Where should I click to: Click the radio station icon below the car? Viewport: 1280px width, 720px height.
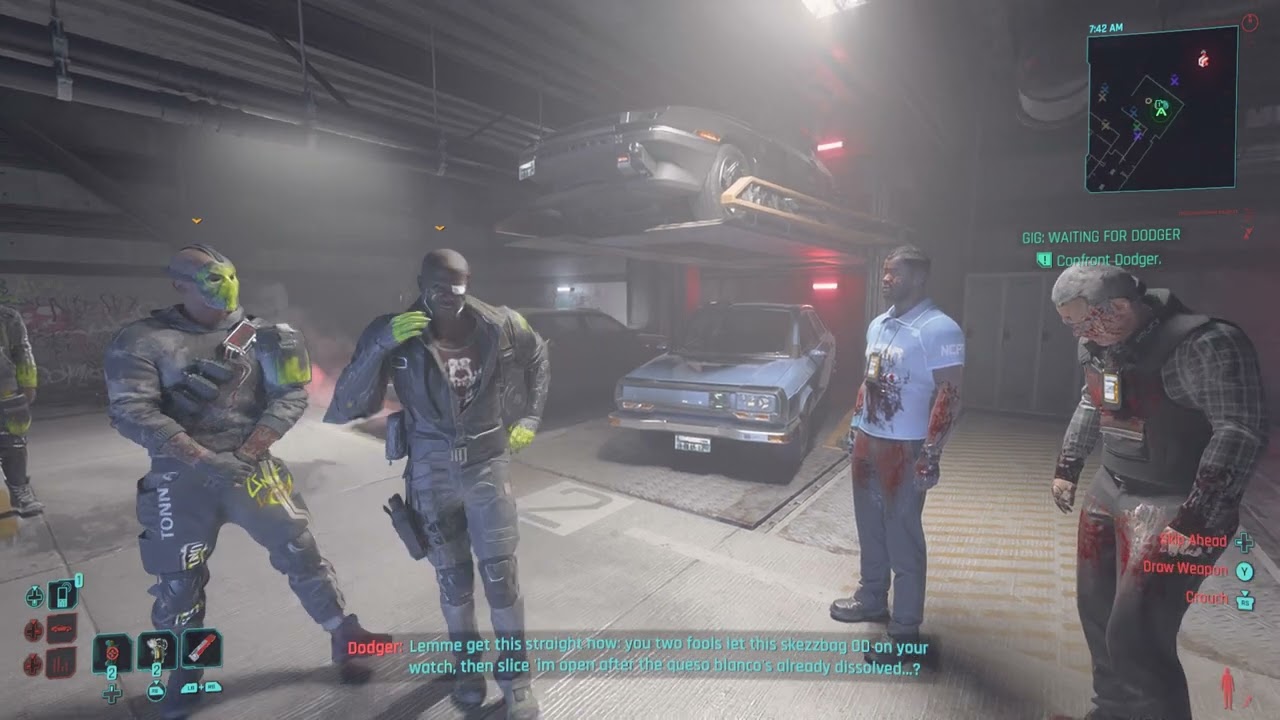point(59,659)
